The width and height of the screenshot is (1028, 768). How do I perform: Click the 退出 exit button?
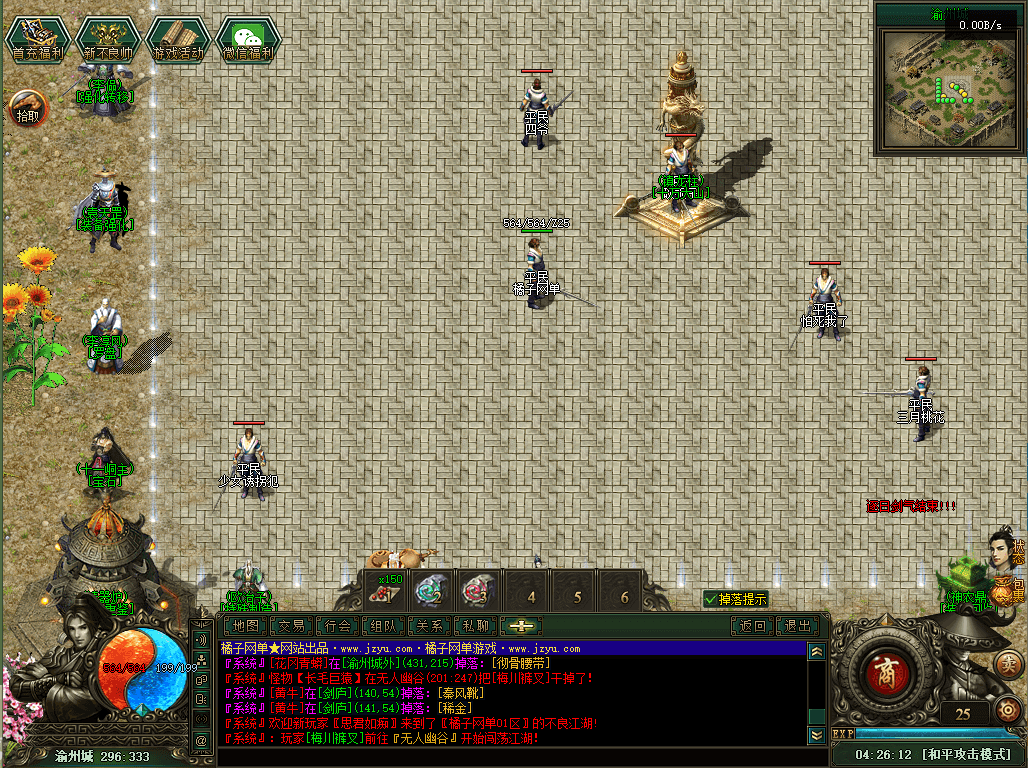798,626
